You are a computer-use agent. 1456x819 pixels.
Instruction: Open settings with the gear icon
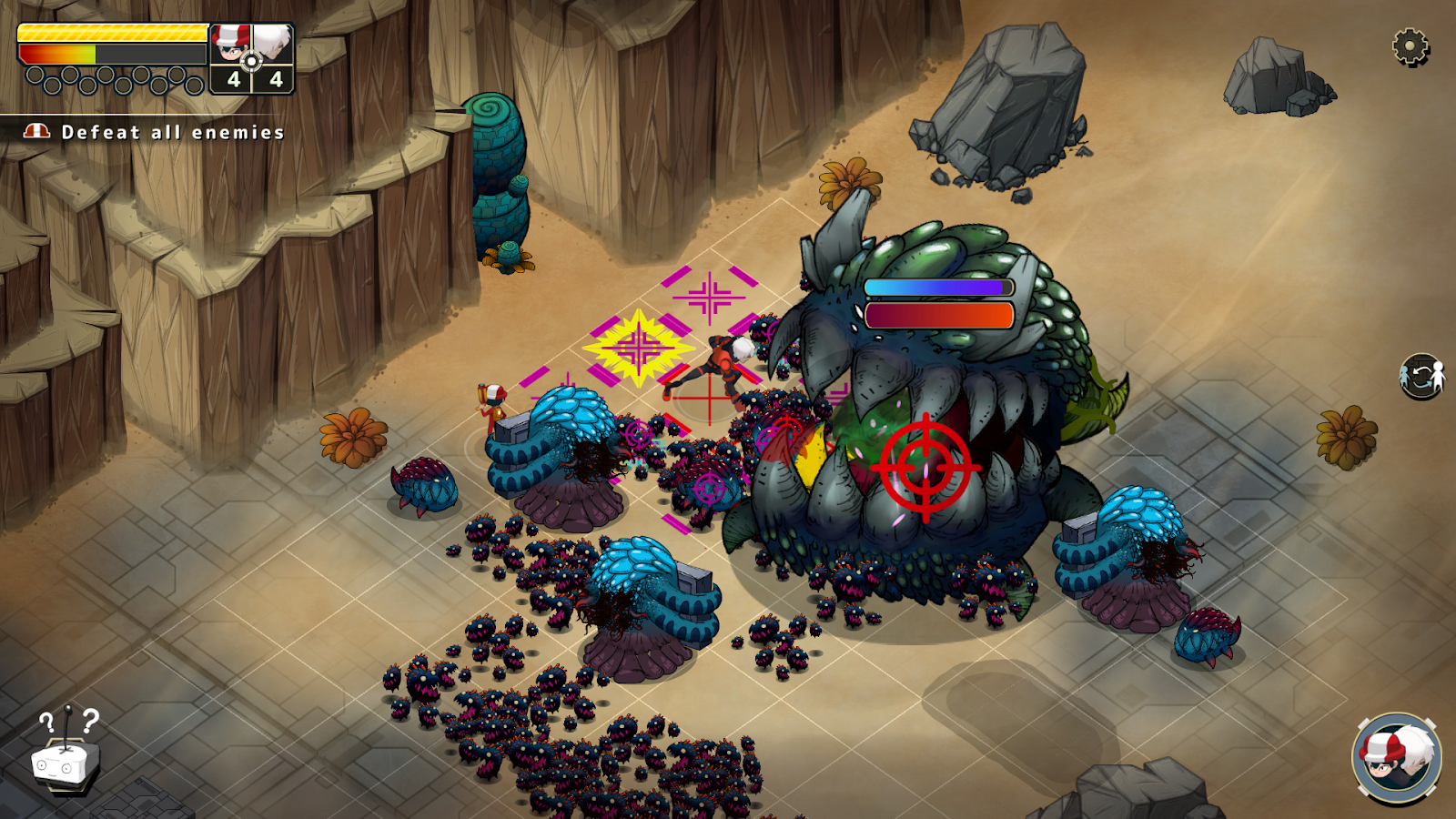coord(1410,46)
